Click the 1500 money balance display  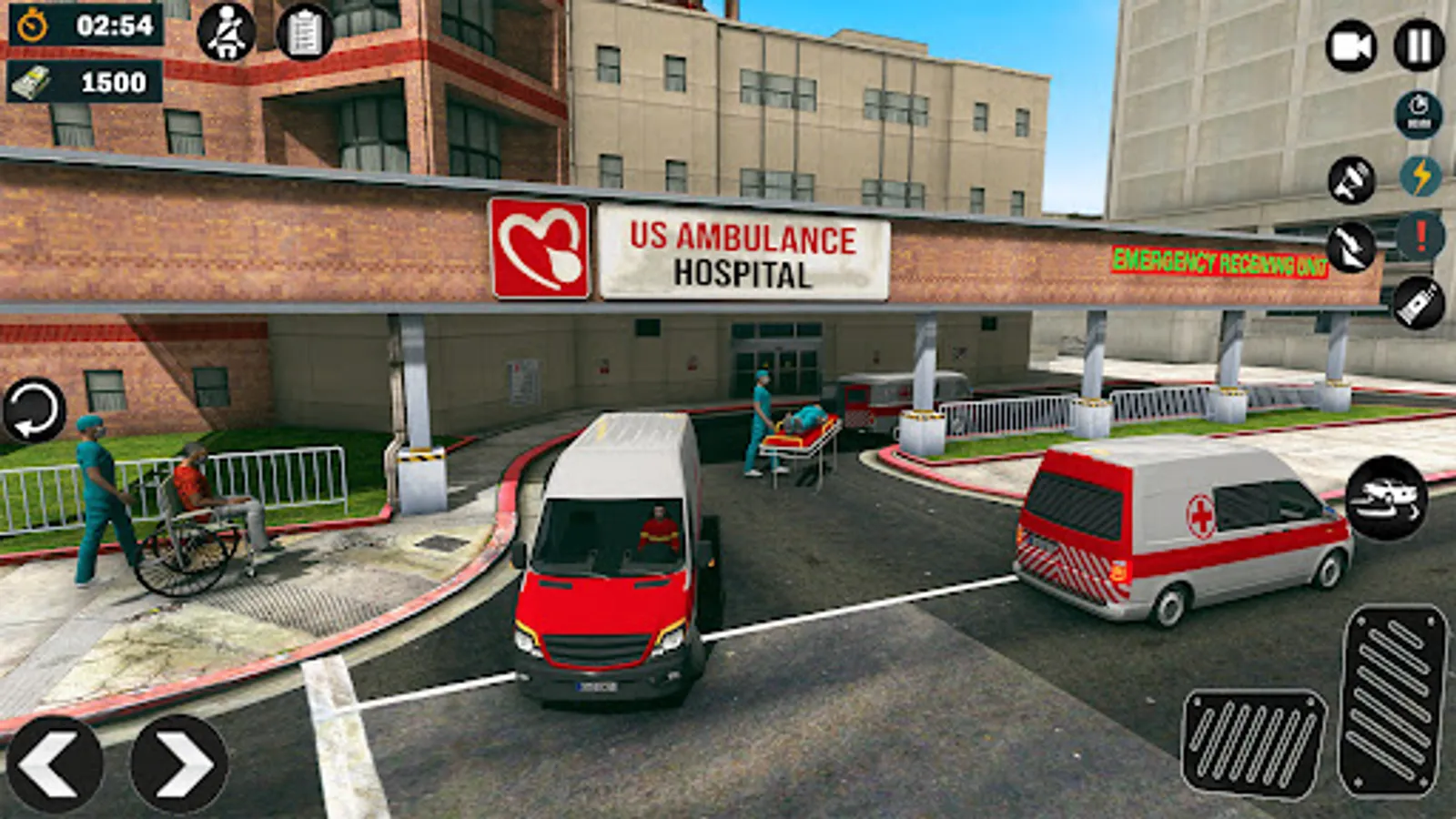click(x=114, y=83)
